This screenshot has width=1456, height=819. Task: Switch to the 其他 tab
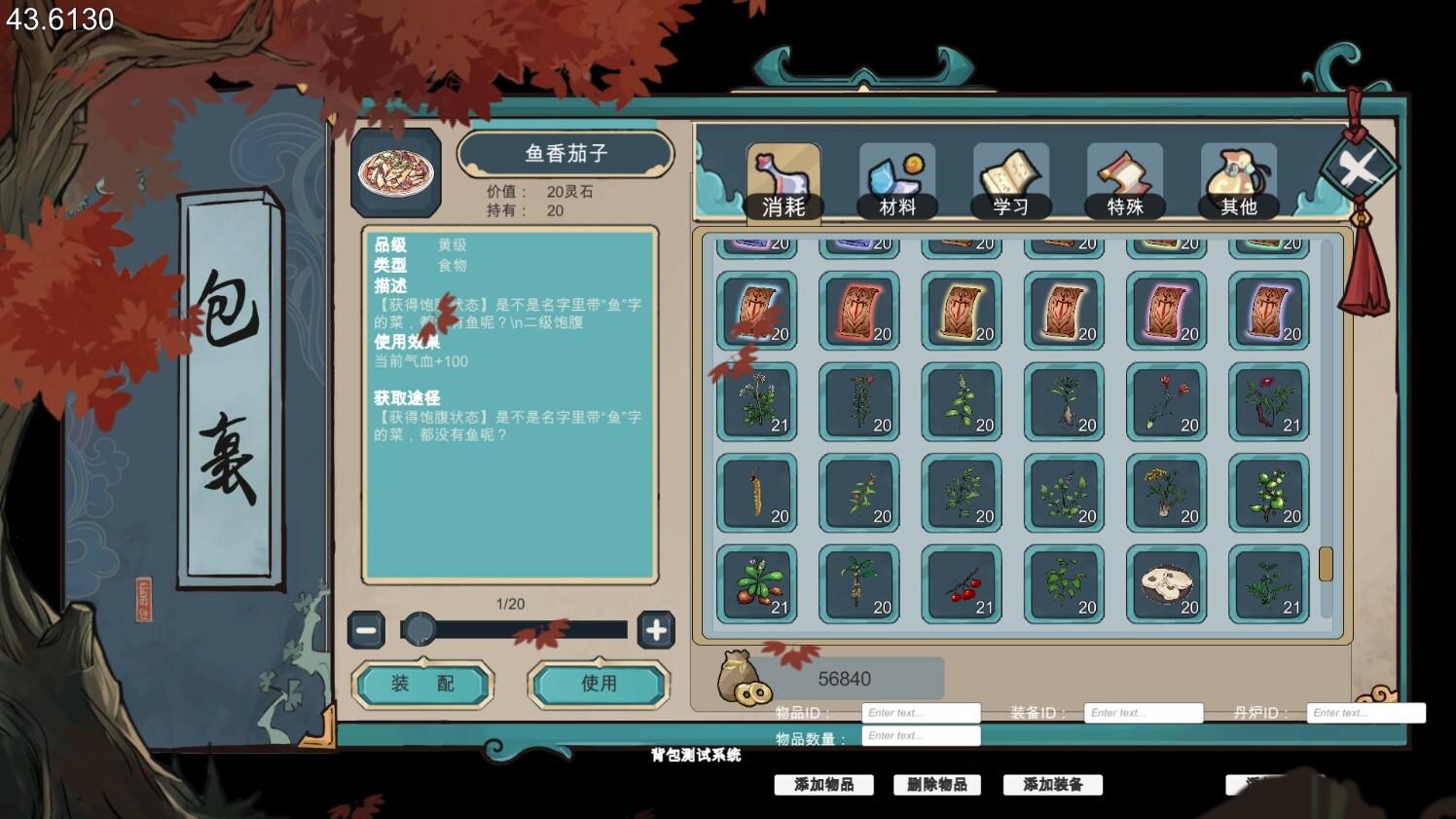click(x=1237, y=183)
